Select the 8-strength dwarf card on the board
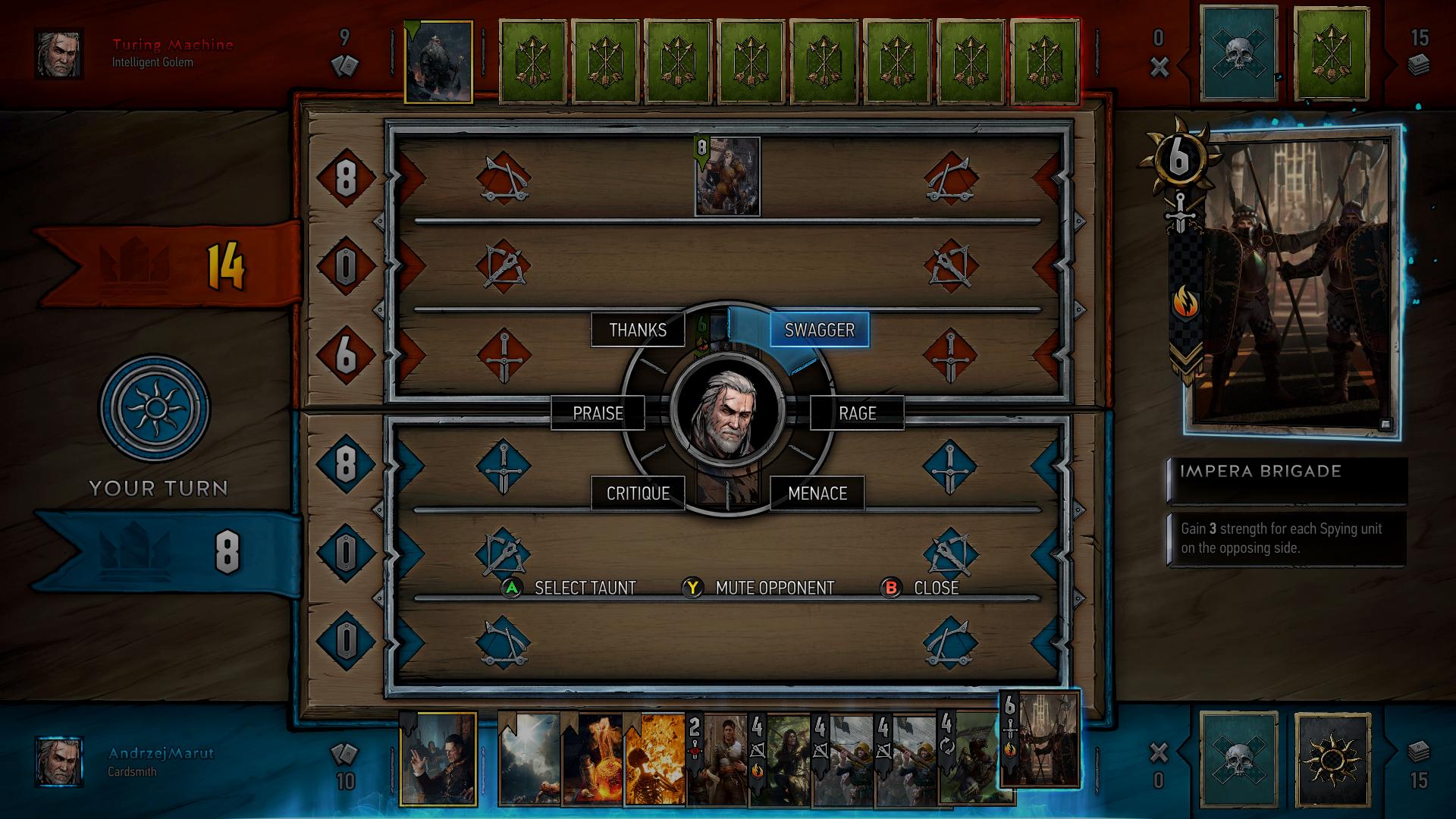The width and height of the screenshot is (1456, 819). (727, 177)
